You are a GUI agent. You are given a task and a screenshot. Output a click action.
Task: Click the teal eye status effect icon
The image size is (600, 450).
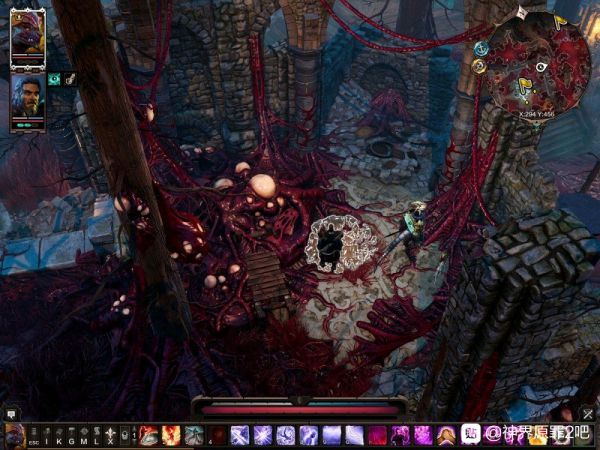click(54, 79)
